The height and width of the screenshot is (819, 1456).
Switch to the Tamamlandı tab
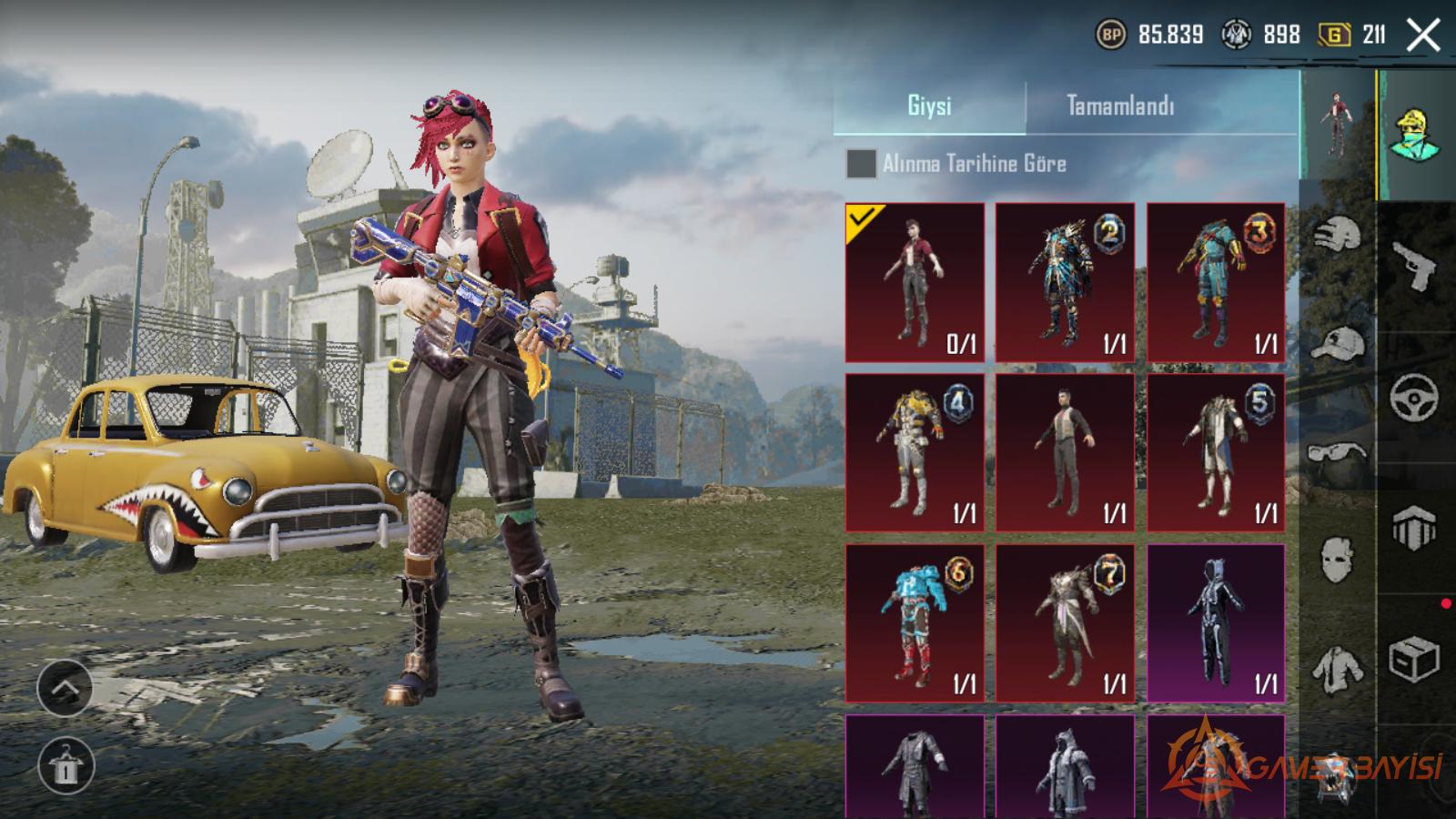(x=1120, y=106)
